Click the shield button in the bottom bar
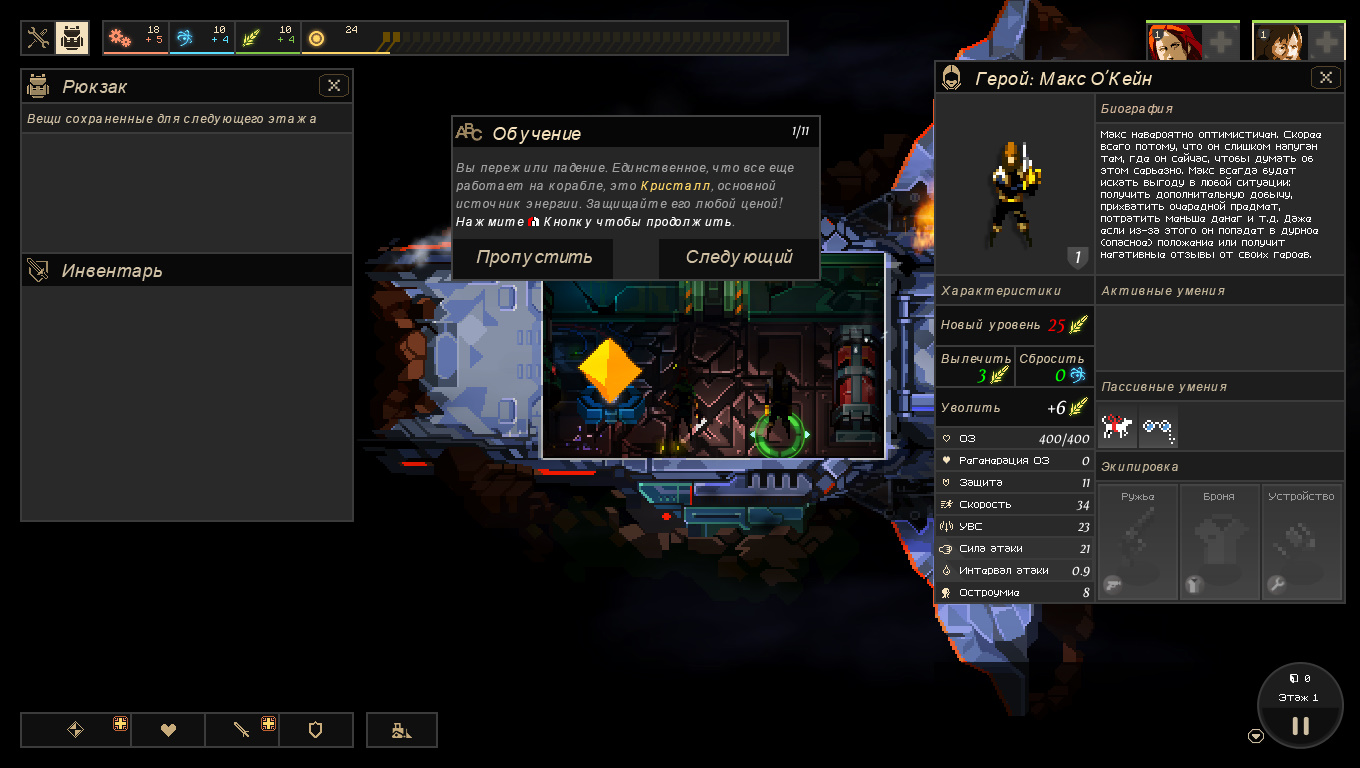 coord(316,730)
